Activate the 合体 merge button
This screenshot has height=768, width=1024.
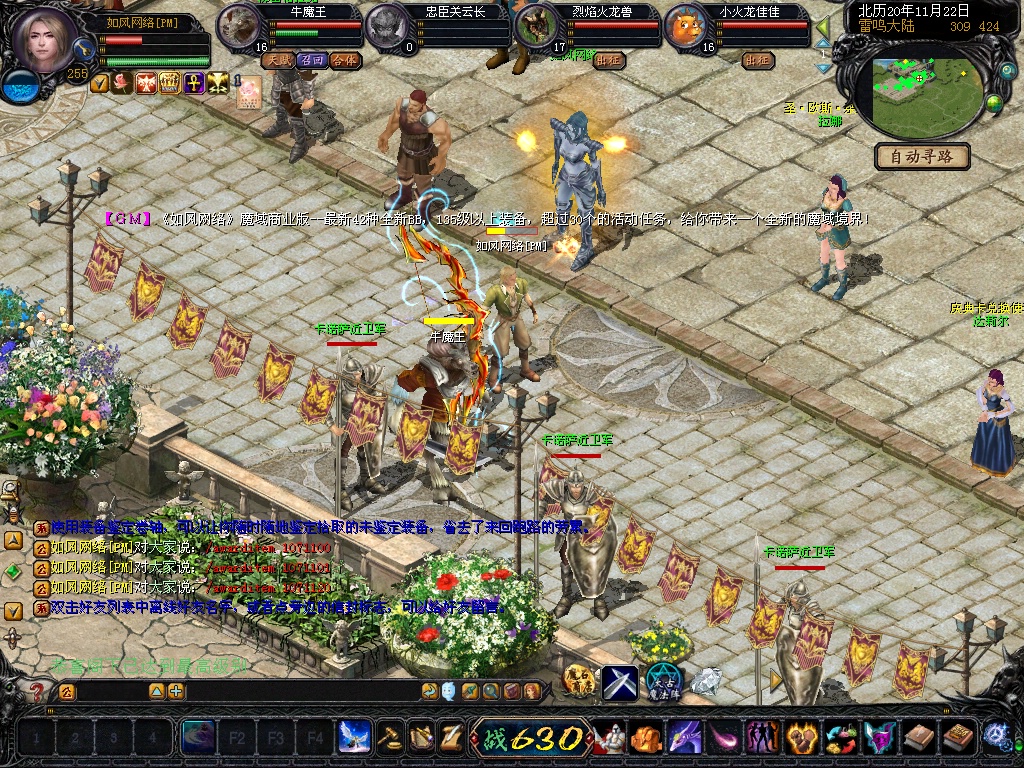[345, 60]
